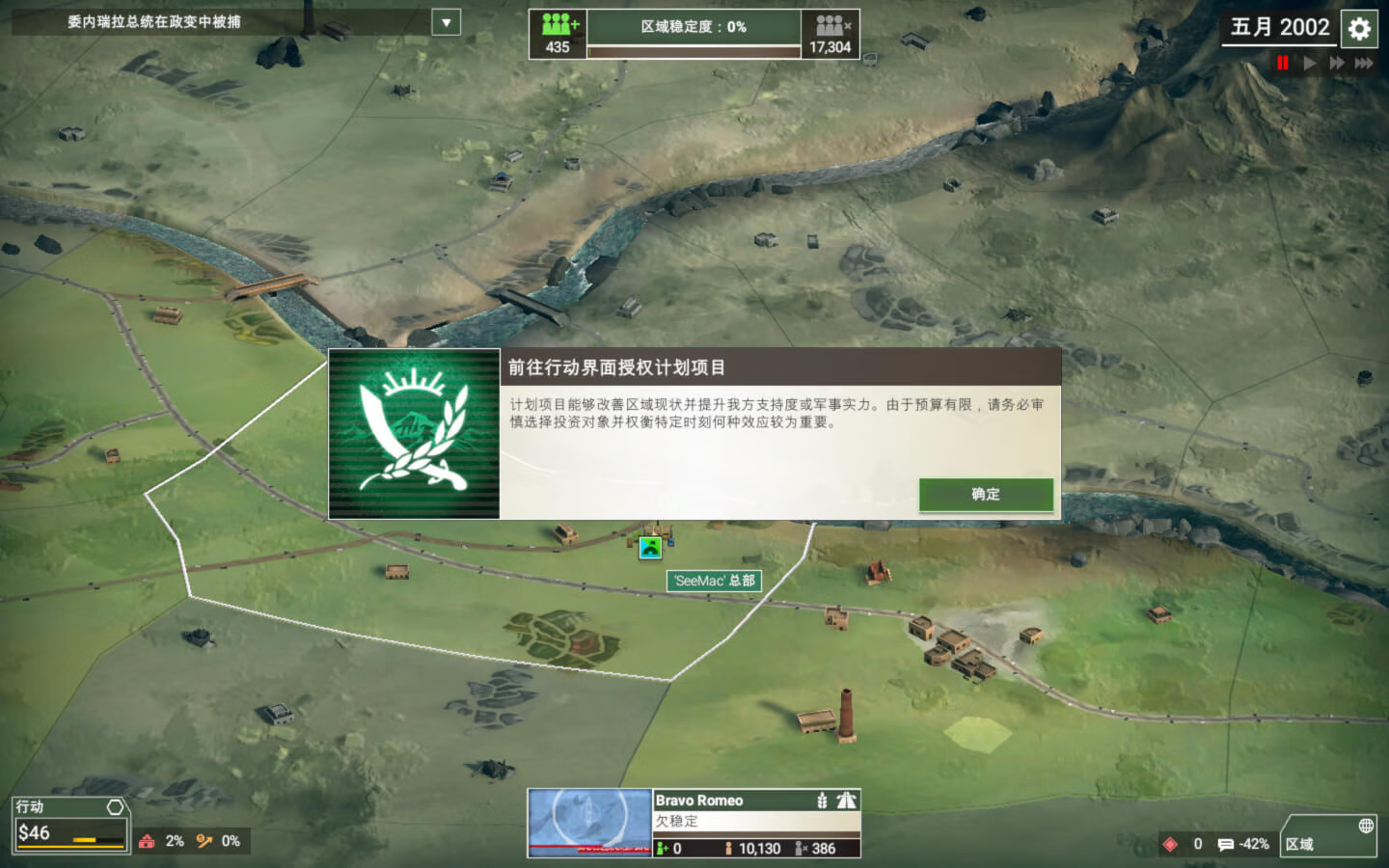Pause the game with the red pause button
This screenshot has width=1389, height=868.
[1282, 63]
